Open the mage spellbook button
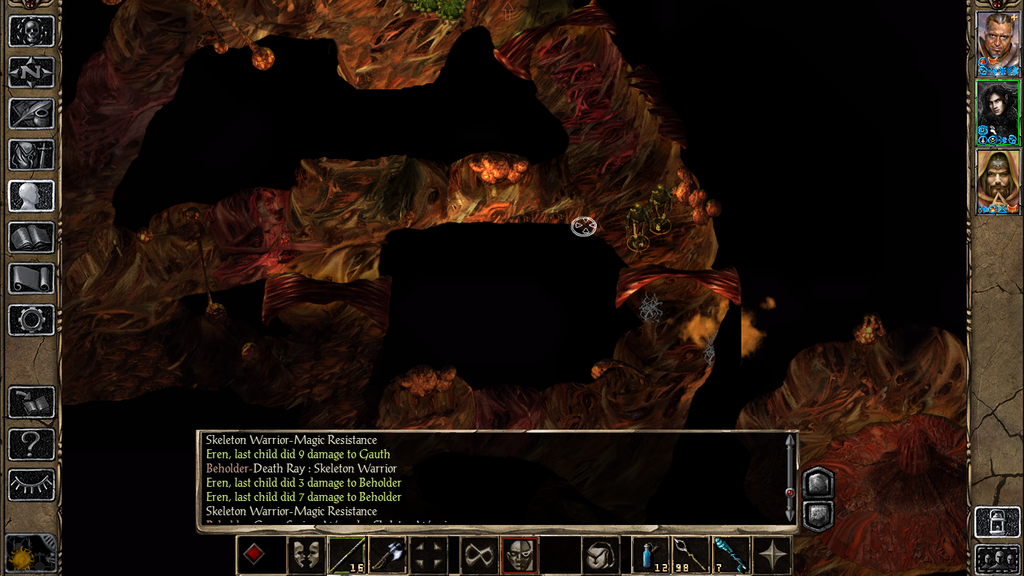Screen dimensions: 1024x576 (x=31, y=237)
